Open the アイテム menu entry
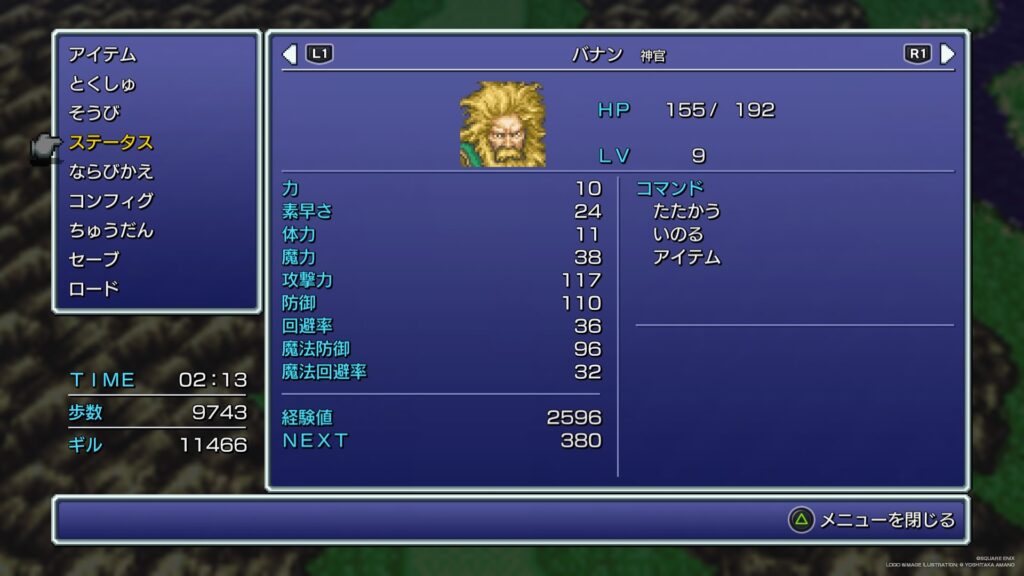 103,55
